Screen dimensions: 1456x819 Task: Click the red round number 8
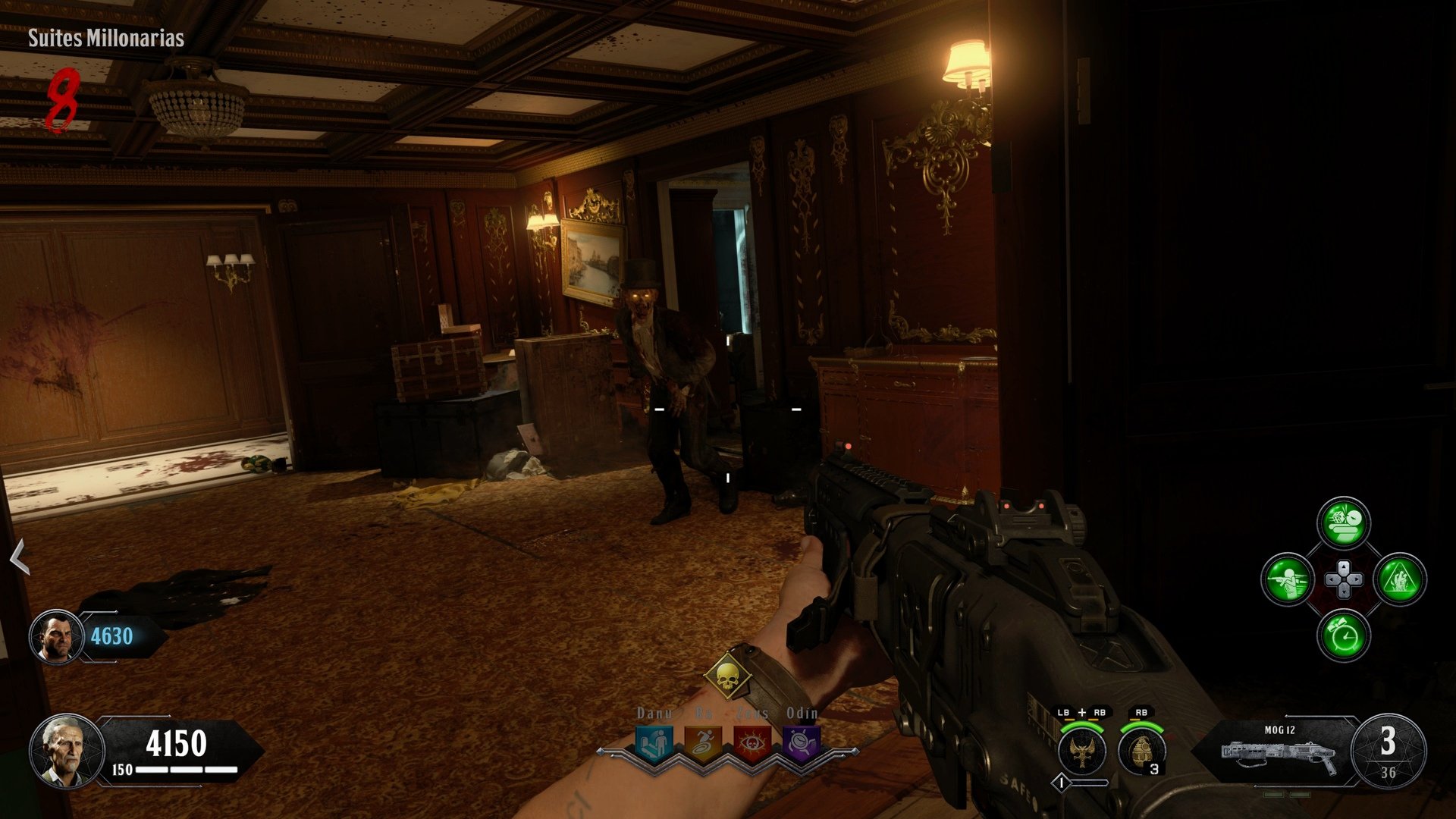64,99
